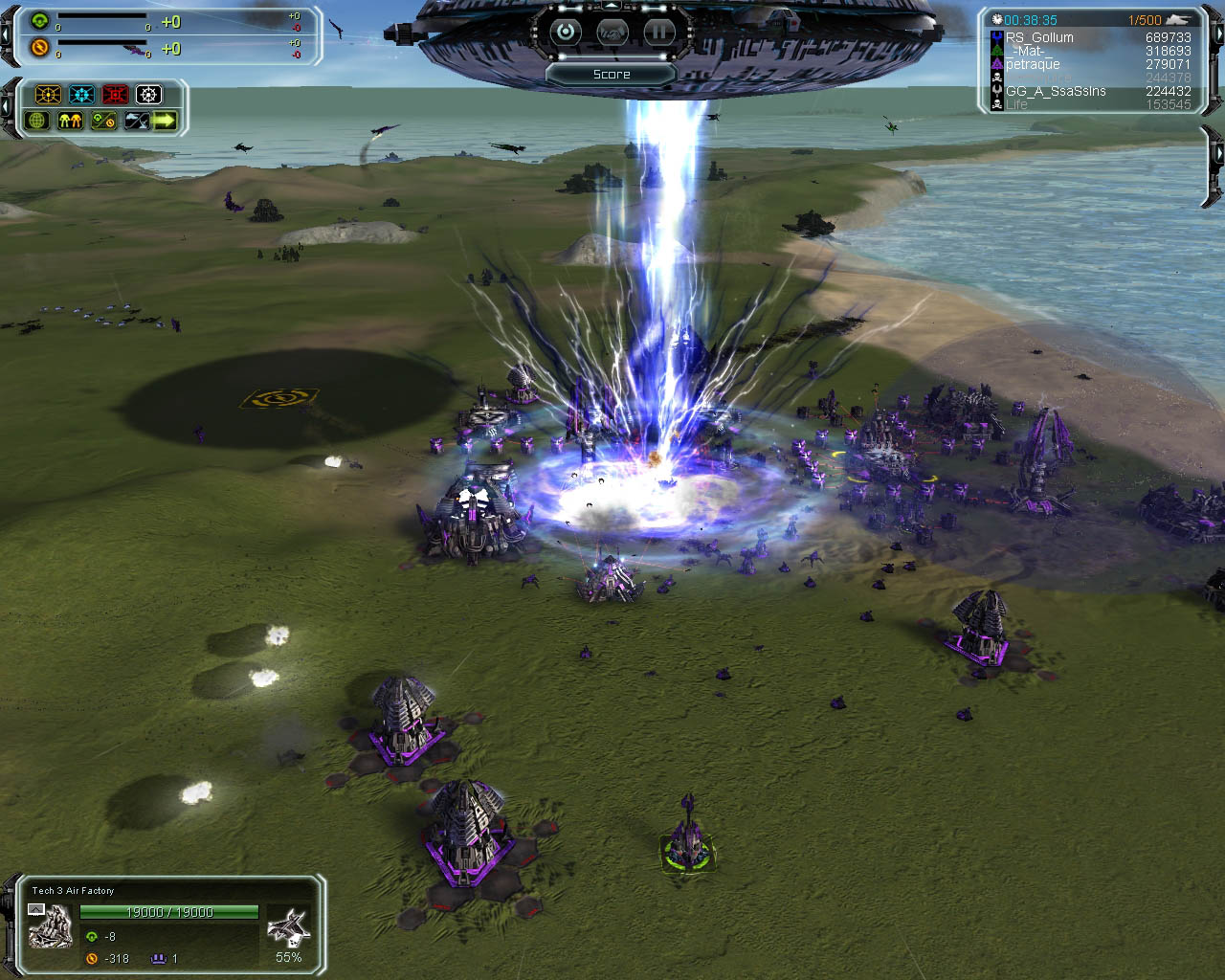The width and height of the screenshot is (1225, 980).
Task: Collapse the resource panel with its arrow tab
Action: click(7, 33)
